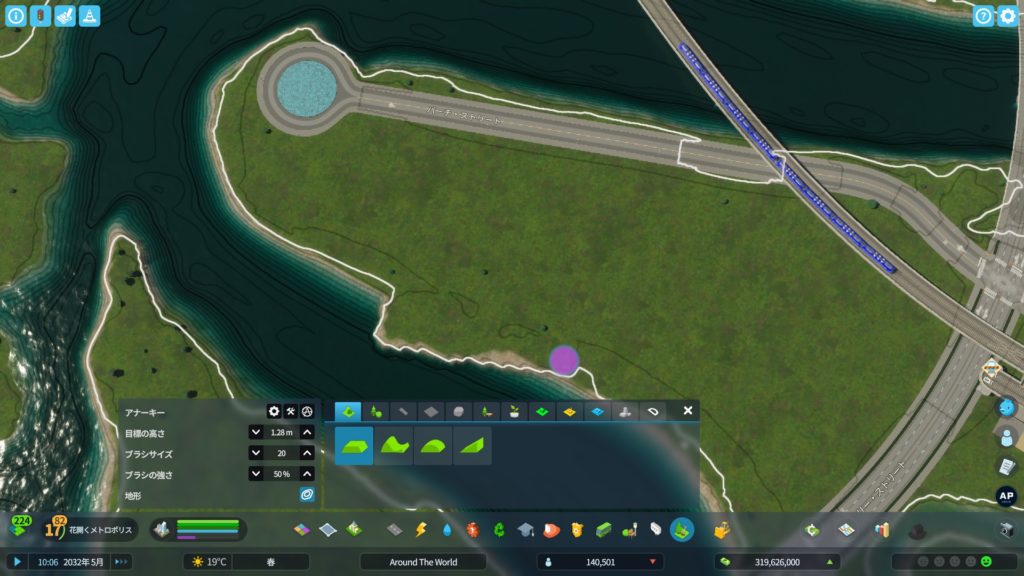Increase the brush strength percentage
1024x576 pixels.
(307, 474)
